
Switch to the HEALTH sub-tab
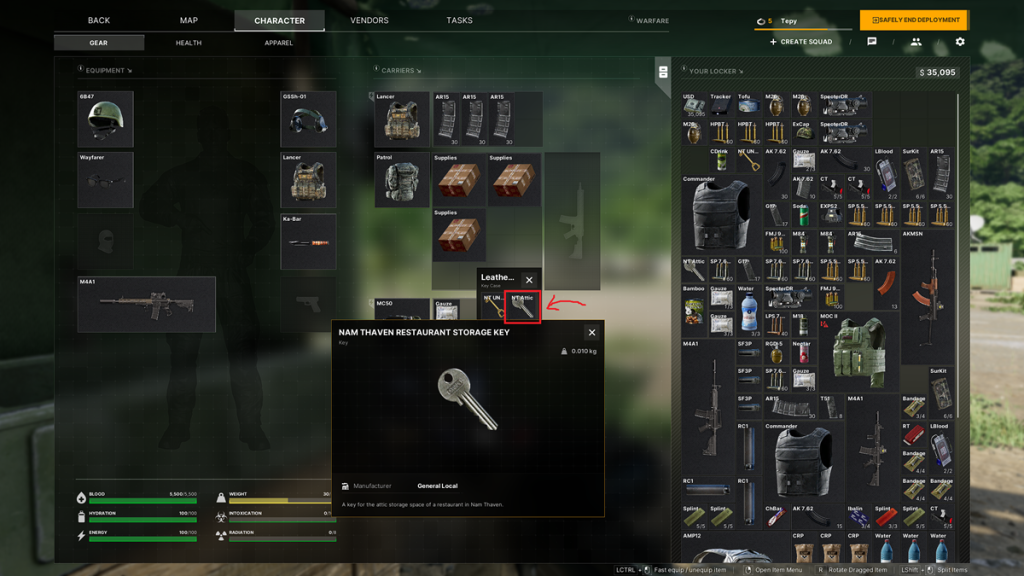[189, 43]
